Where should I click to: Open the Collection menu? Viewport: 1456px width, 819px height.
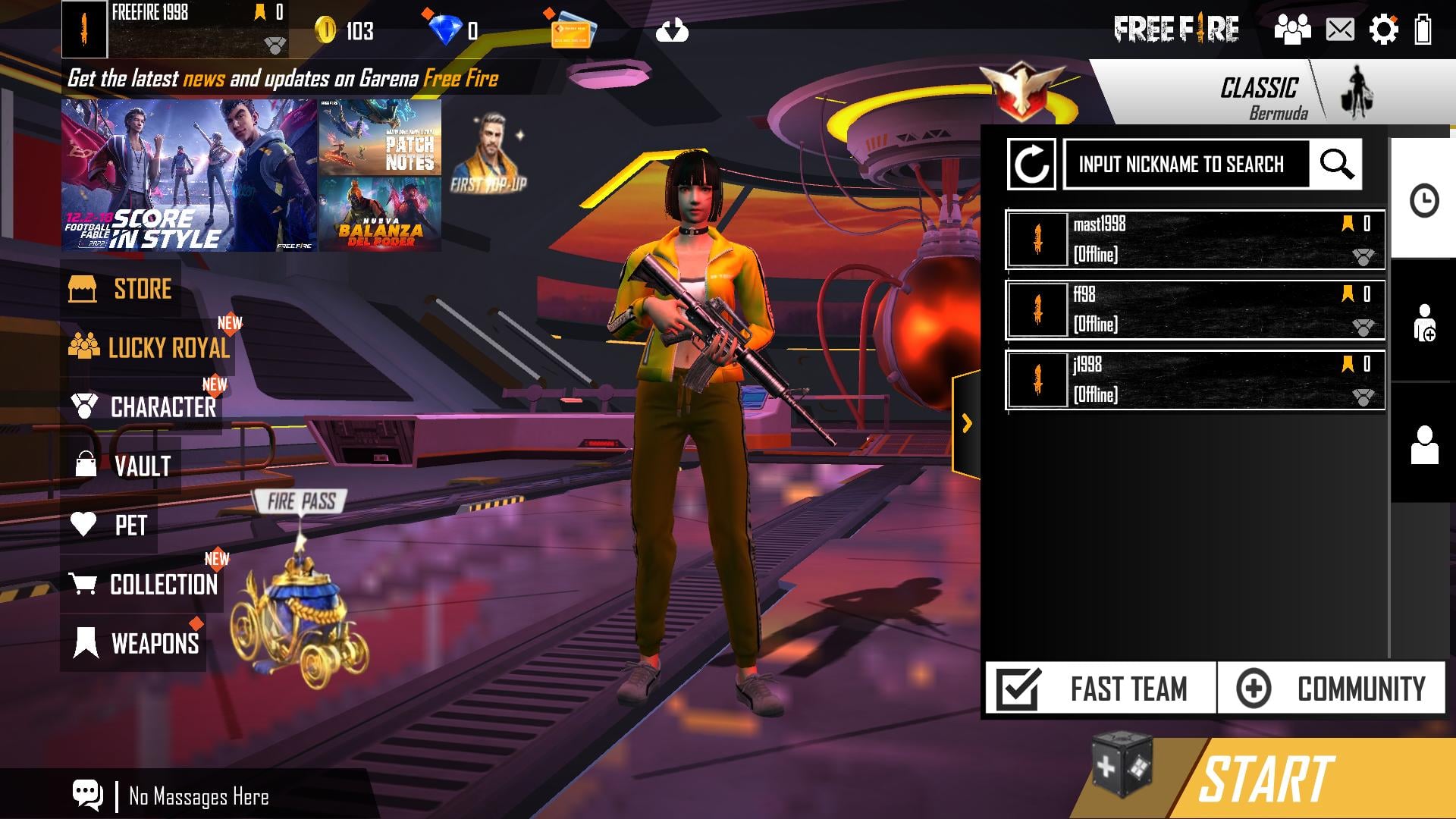click(x=144, y=584)
